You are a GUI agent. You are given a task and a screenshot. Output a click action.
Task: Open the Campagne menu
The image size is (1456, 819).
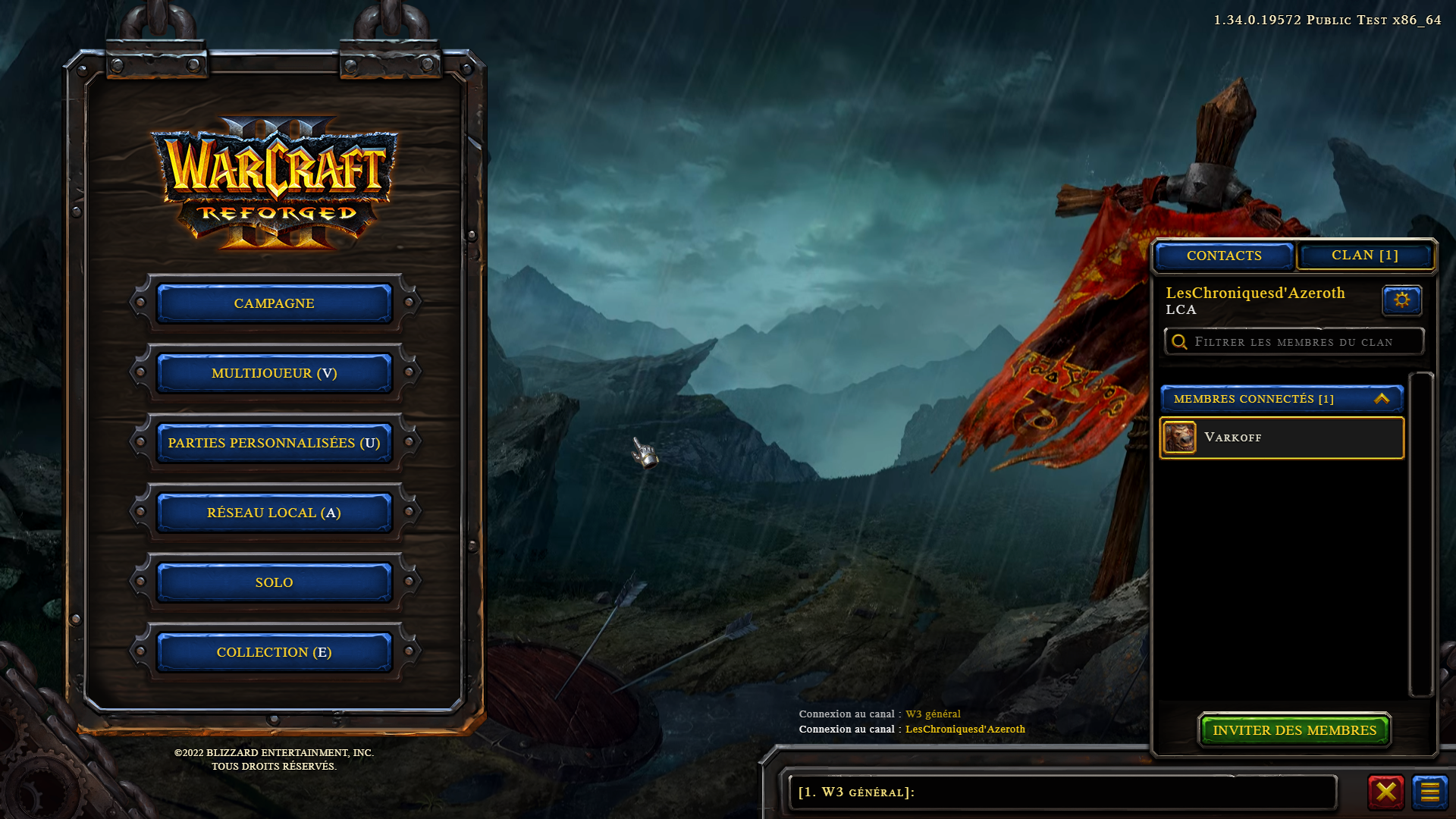pyautogui.click(x=274, y=303)
